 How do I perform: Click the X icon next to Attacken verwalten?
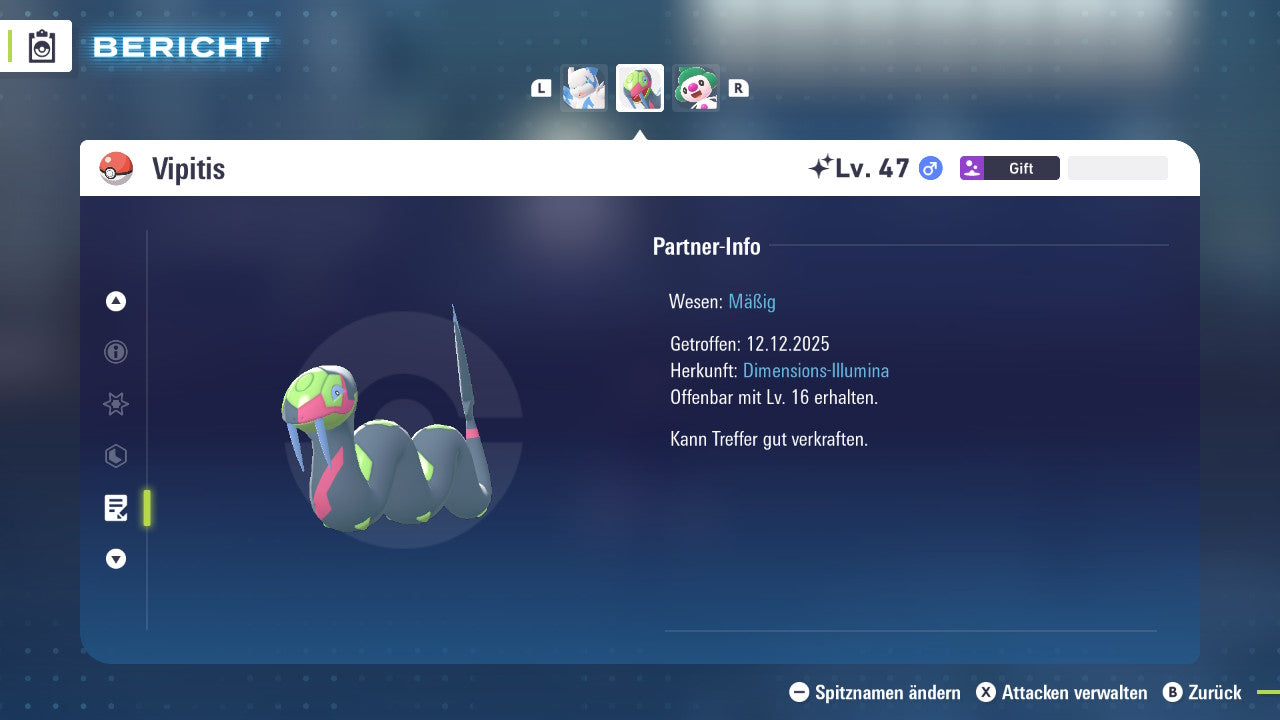coord(985,692)
